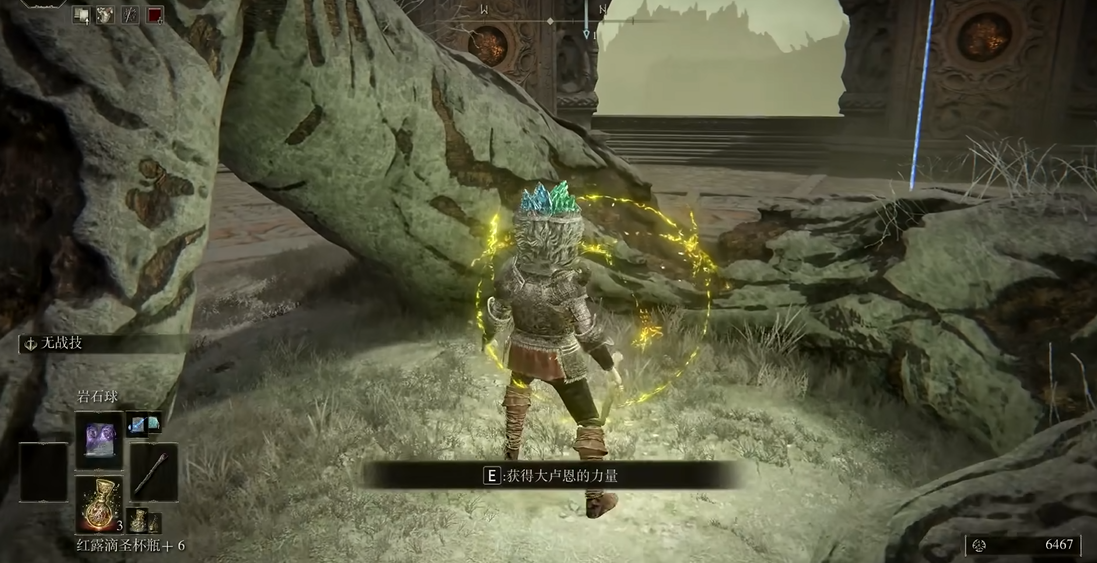Use the 红露滴圣杯瓶 flask slot
Viewport: 1097px width, 563px height.
[x=99, y=505]
